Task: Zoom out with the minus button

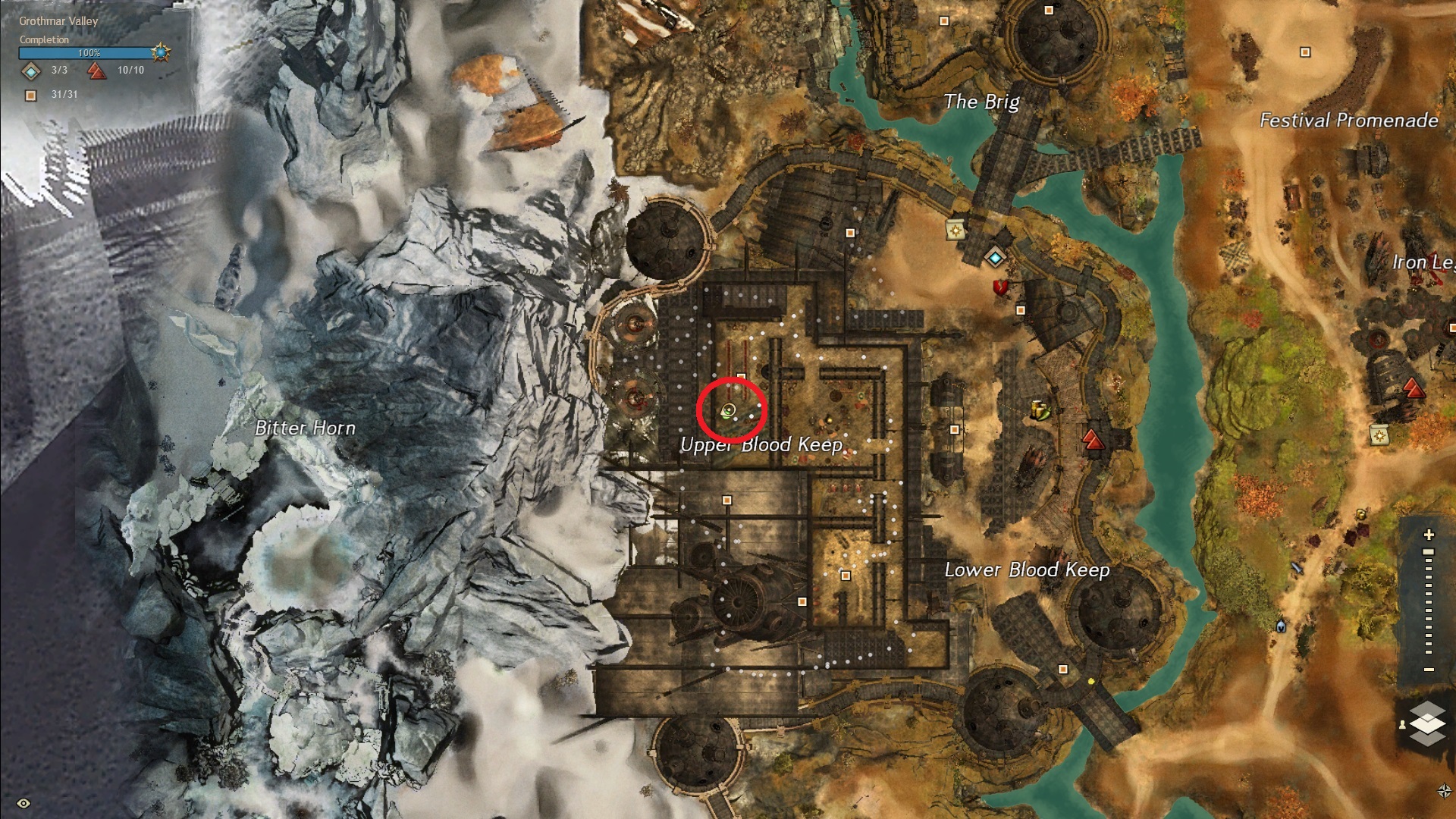Action: [x=1429, y=670]
